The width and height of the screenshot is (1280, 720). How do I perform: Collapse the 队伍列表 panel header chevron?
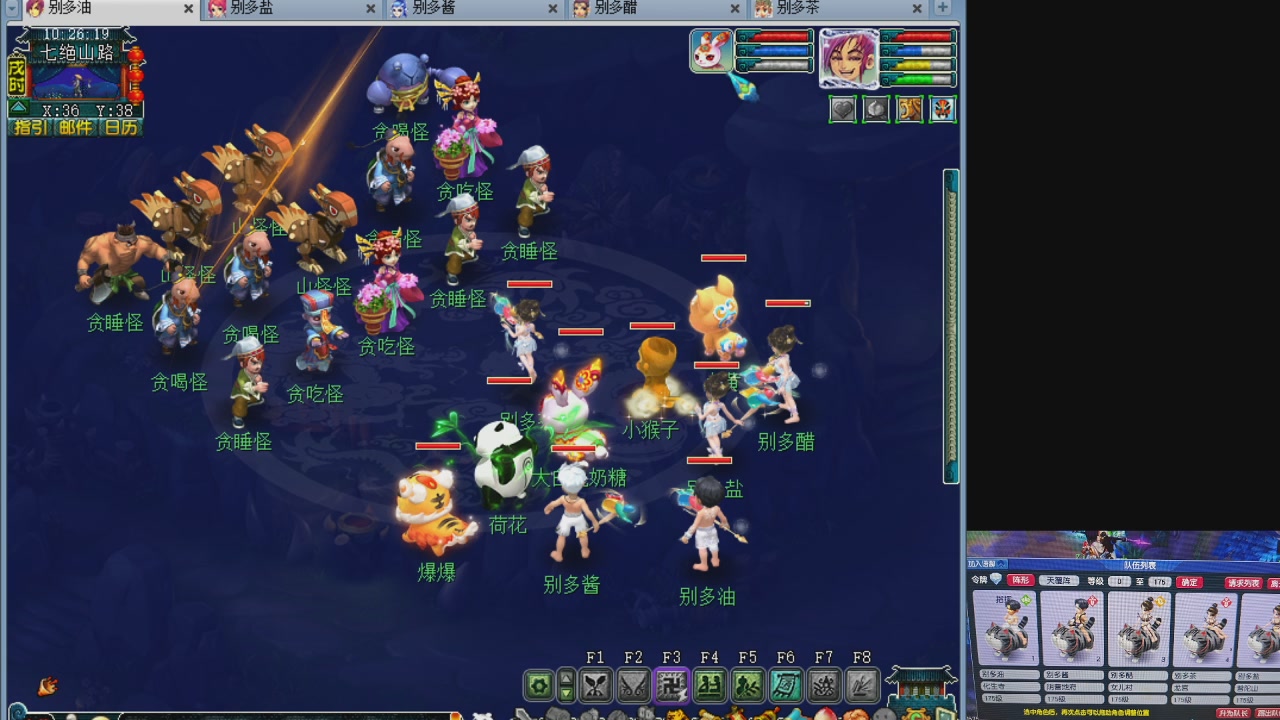pyautogui.click(x=1002, y=562)
